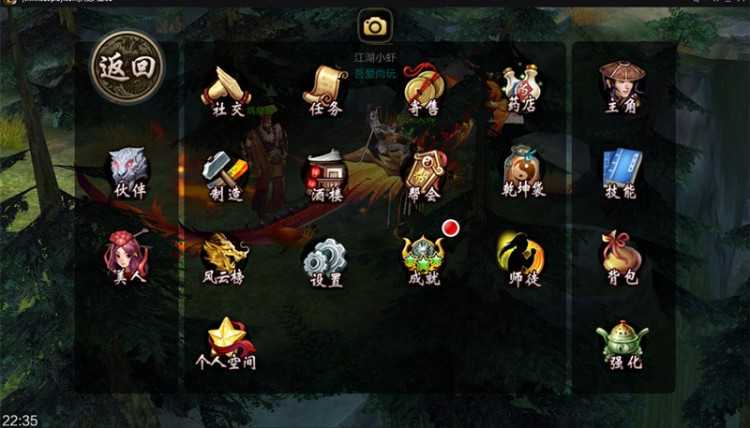This screenshot has width=750, height=428.
Task: Open the 乾坤袋 pouch
Action: 522,175
